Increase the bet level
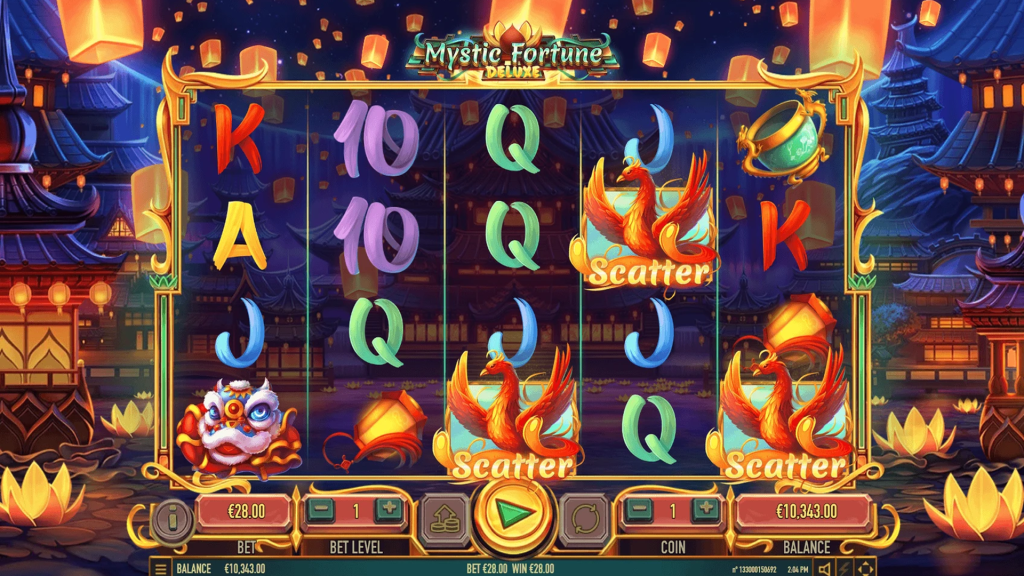Image resolution: width=1024 pixels, height=576 pixels. 389,510
